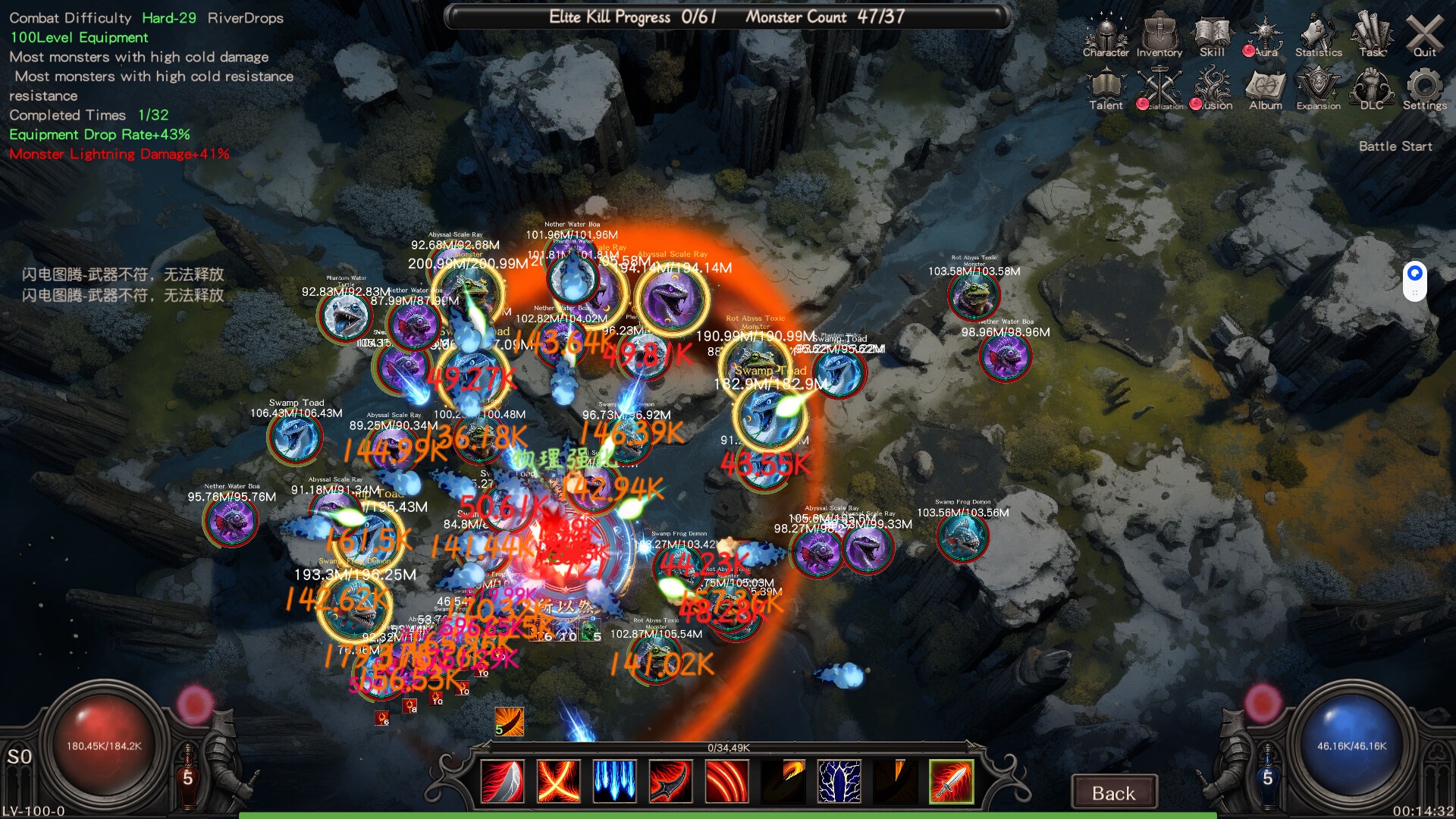The height and width of the screenshot is (819, 1456).
Task: Open the Talent menu
Action: pyautogui.click(x=1106, y=89)
